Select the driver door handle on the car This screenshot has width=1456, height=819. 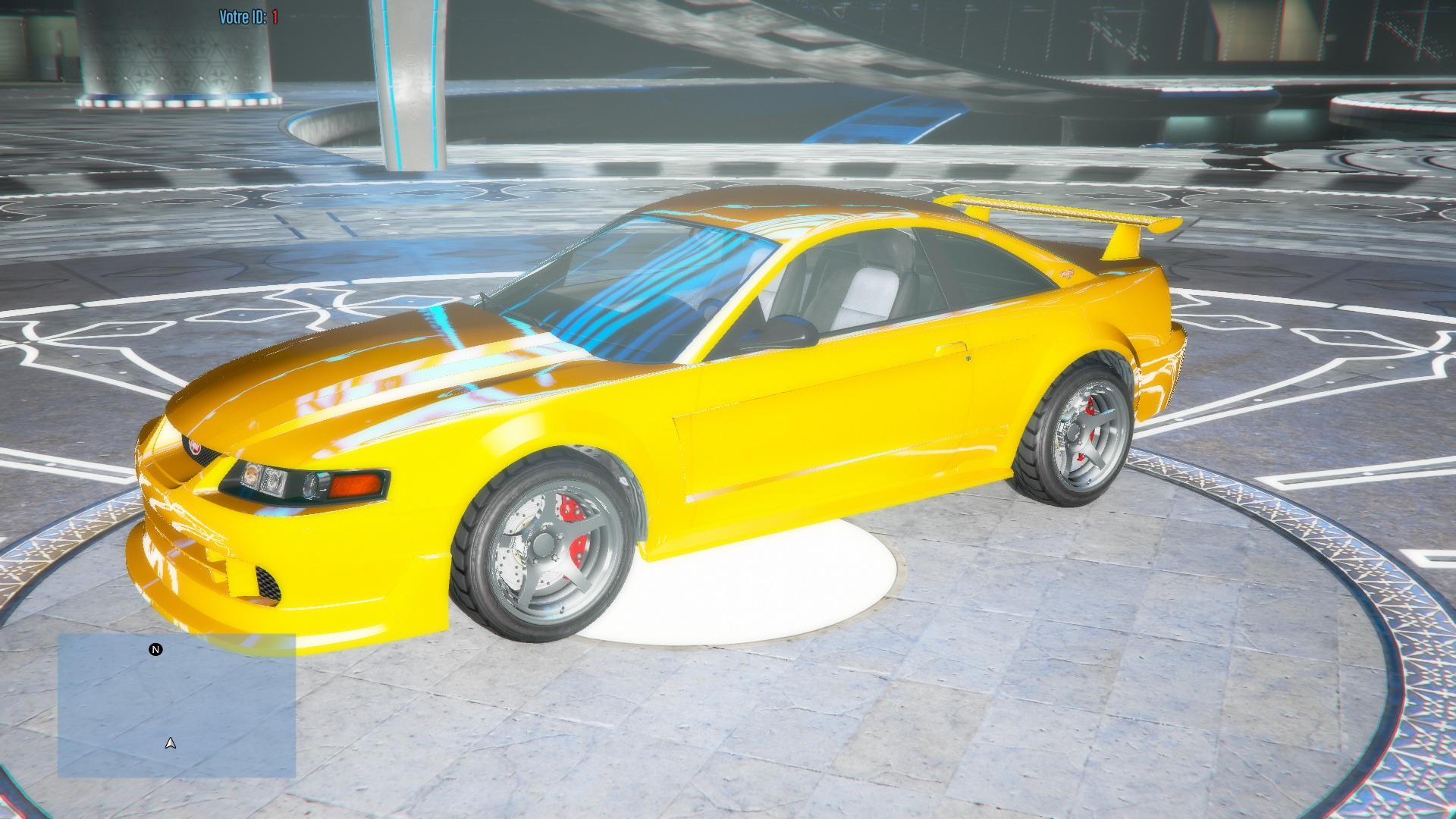pos(951,349)
